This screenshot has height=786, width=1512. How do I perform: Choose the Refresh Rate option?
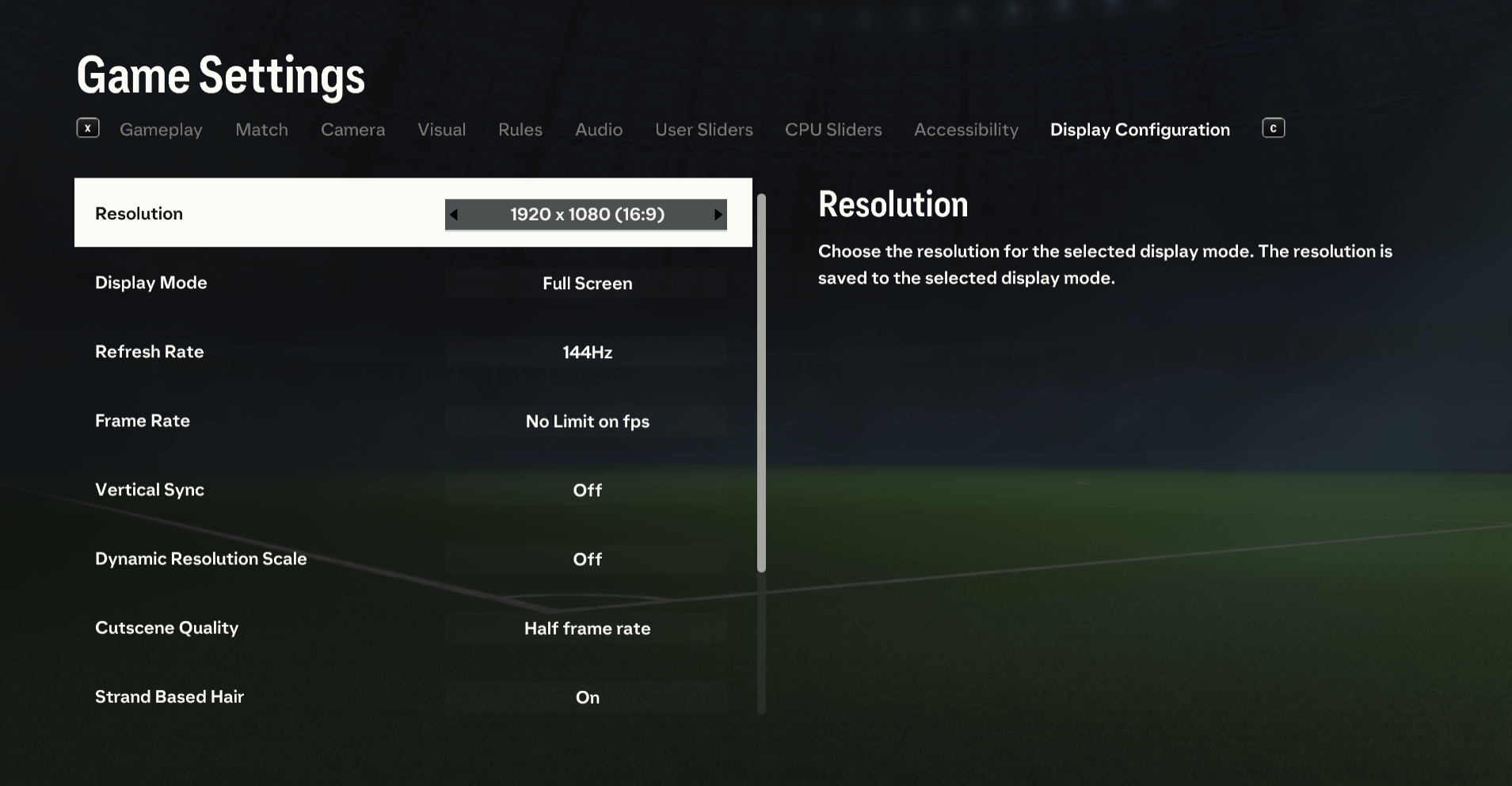coord(412,352)
